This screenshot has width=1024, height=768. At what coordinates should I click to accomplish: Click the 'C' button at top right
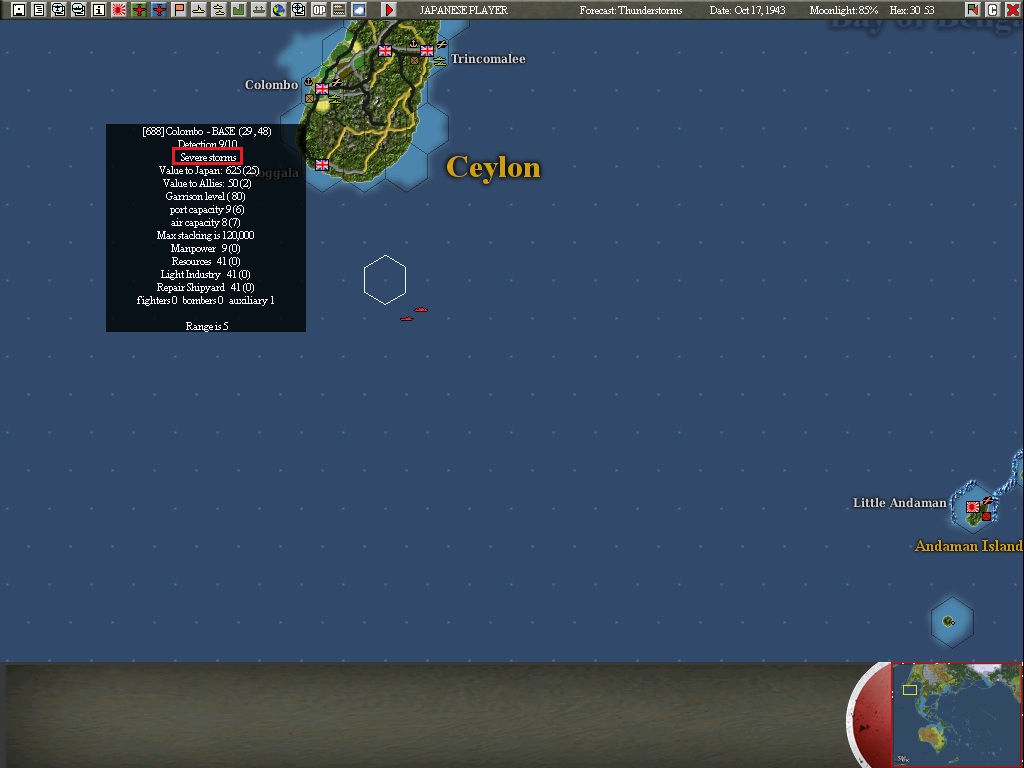click(x=993, y=10)
